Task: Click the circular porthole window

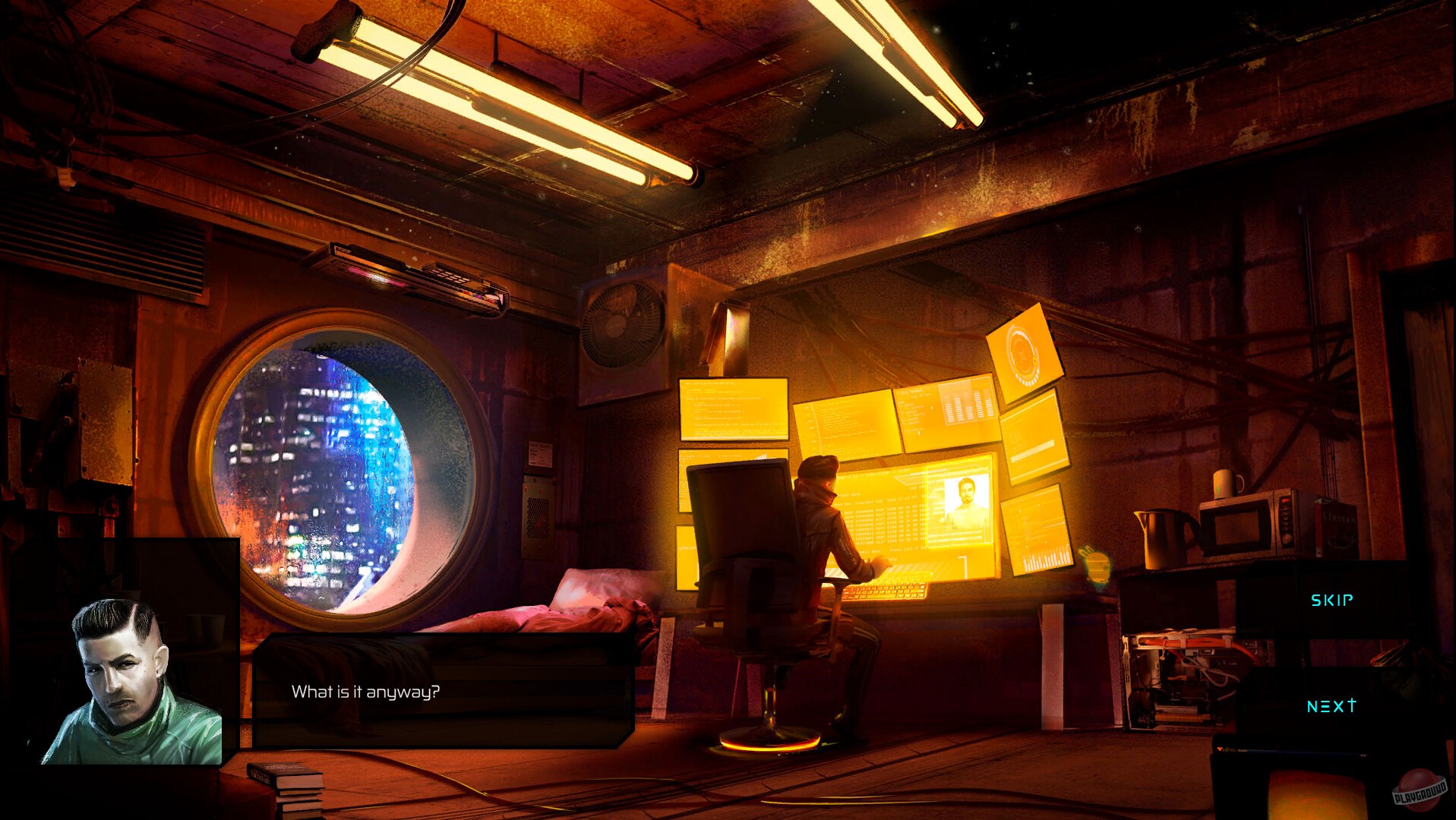Action: point(342,463)
